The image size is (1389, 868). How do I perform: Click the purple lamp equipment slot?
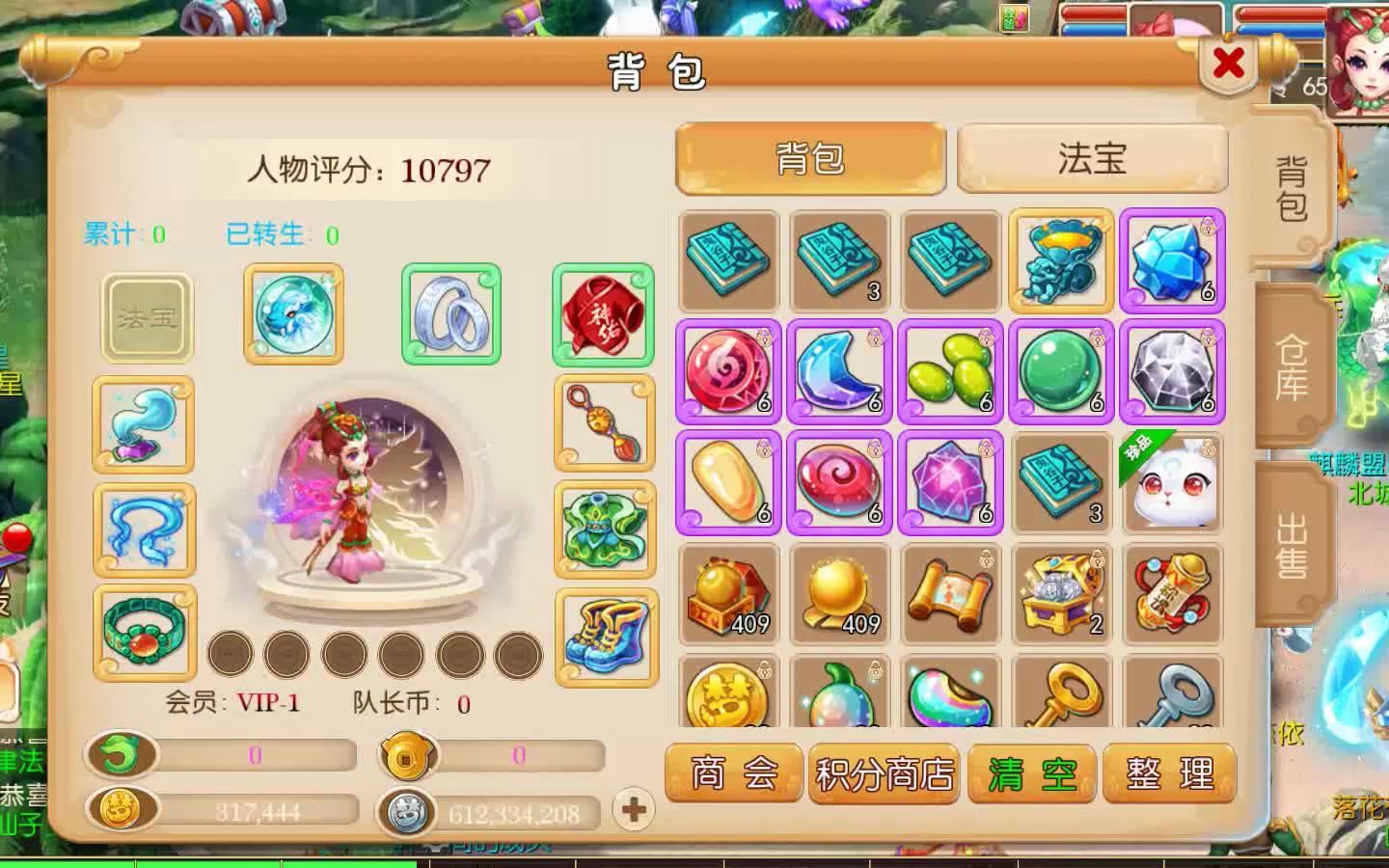coord(144,427)
